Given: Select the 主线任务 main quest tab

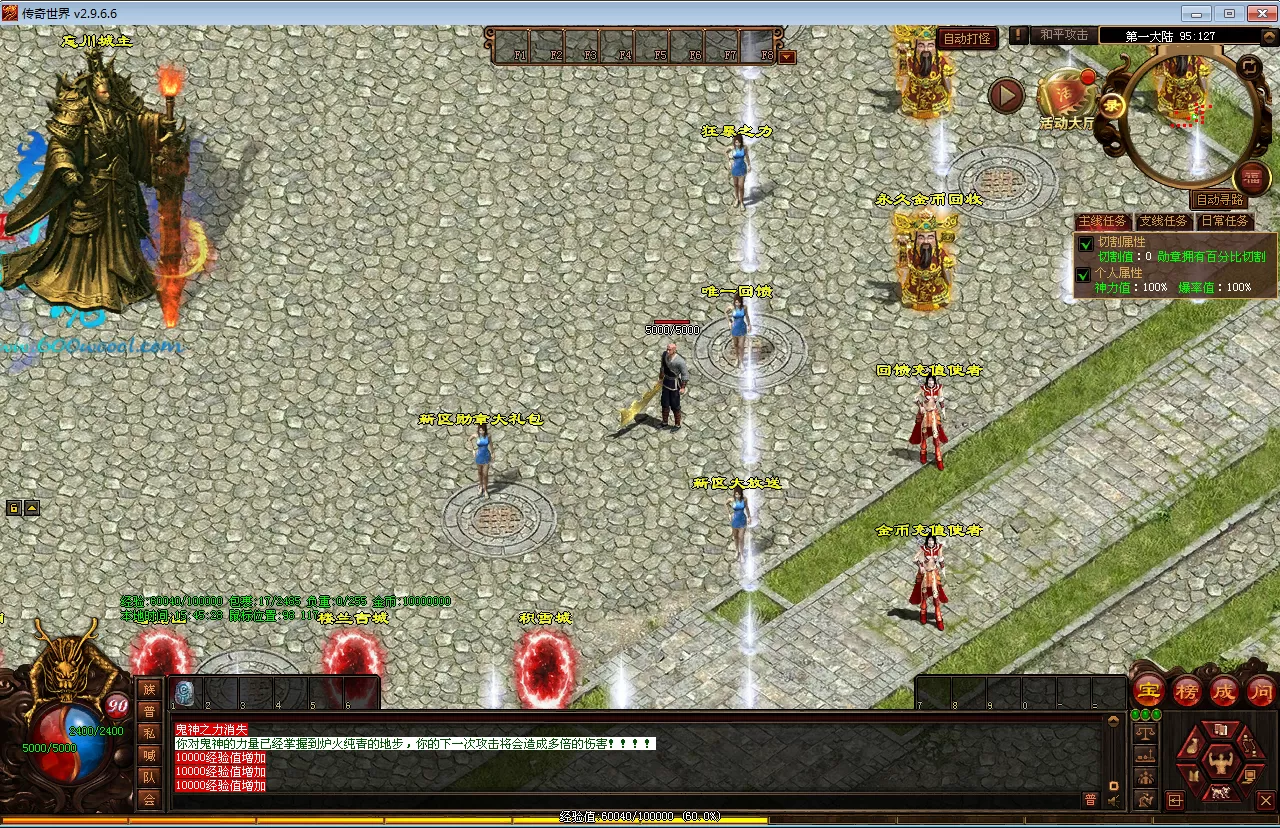Looking at the screenshot, I should [x=1102, y=221].
